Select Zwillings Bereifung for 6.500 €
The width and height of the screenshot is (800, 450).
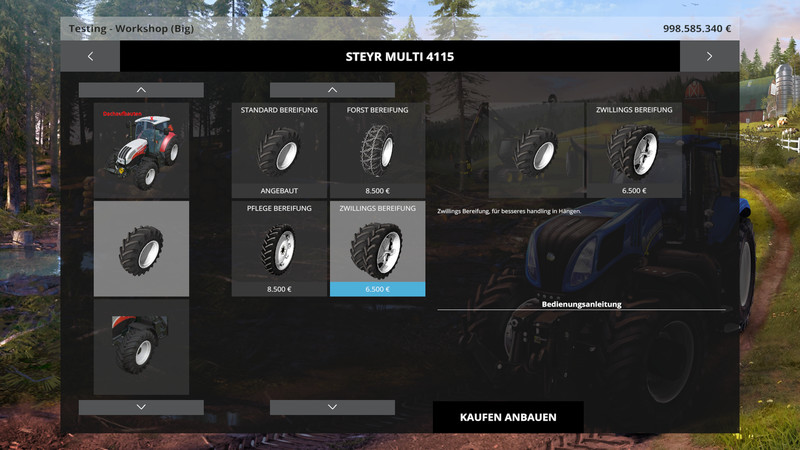[377, 248]
